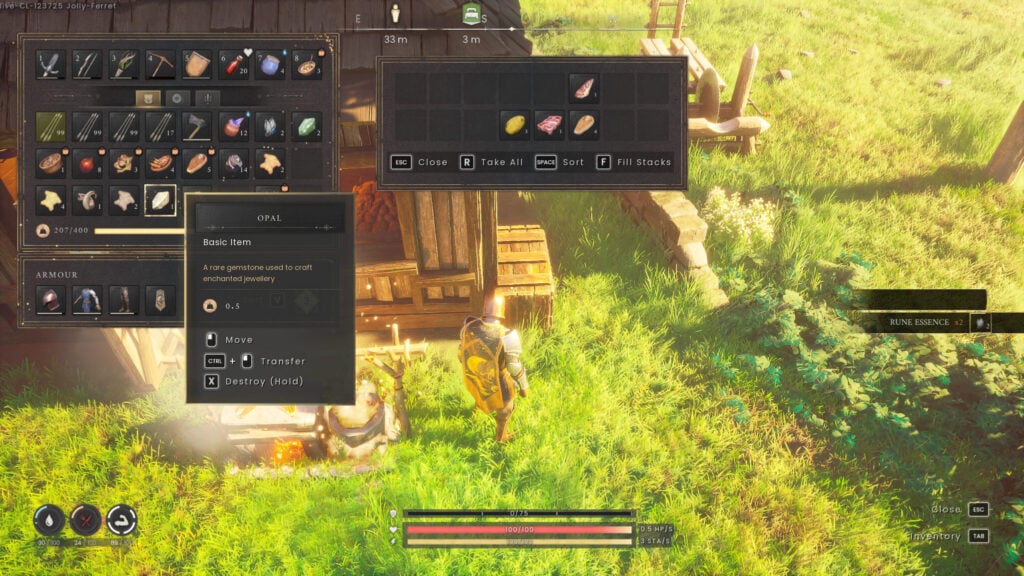Viewport: 1024px width, 576px height.
Task: Select the helmet armour slot
Action: pyautogui.click(x=51, y=299)
